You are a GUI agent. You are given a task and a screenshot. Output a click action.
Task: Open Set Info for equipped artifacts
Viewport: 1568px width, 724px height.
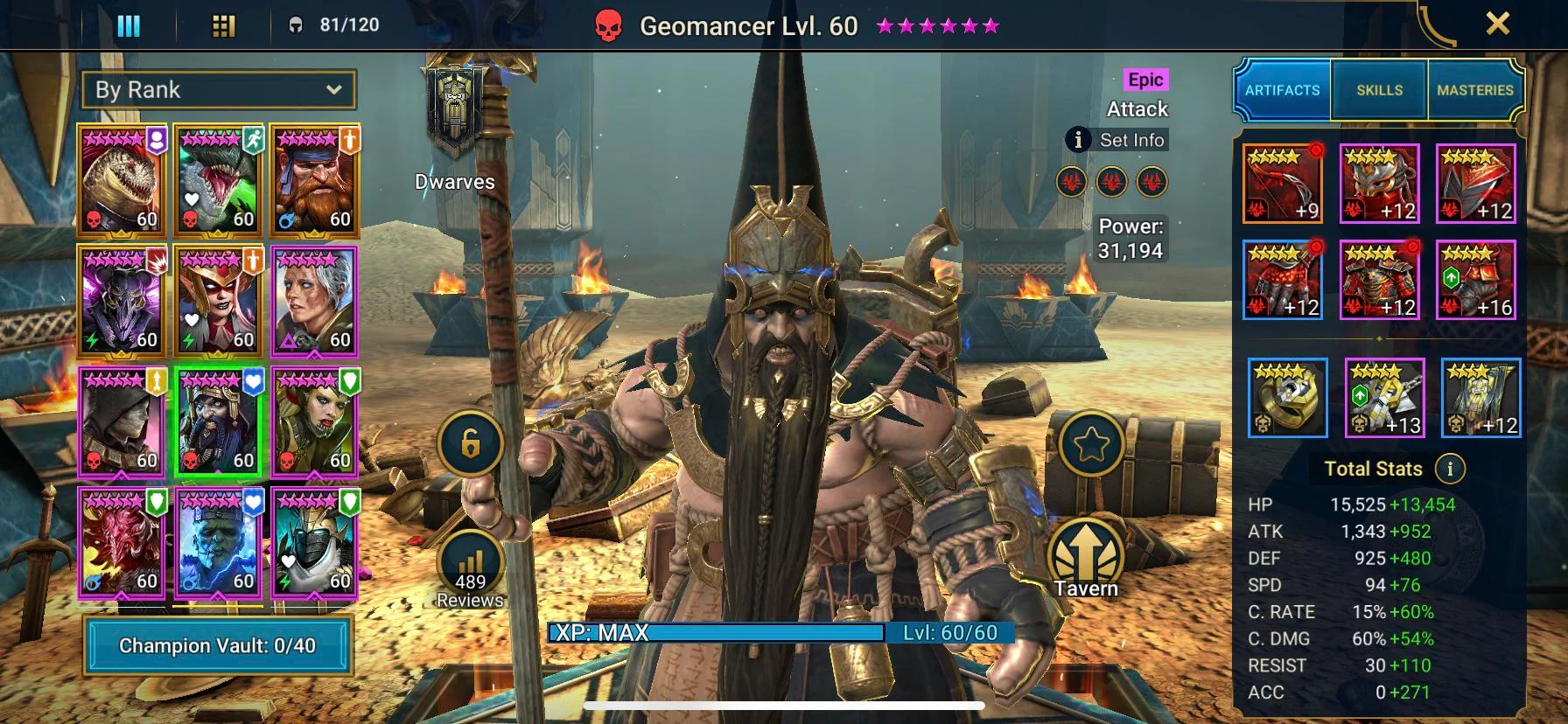[1117, 140]
